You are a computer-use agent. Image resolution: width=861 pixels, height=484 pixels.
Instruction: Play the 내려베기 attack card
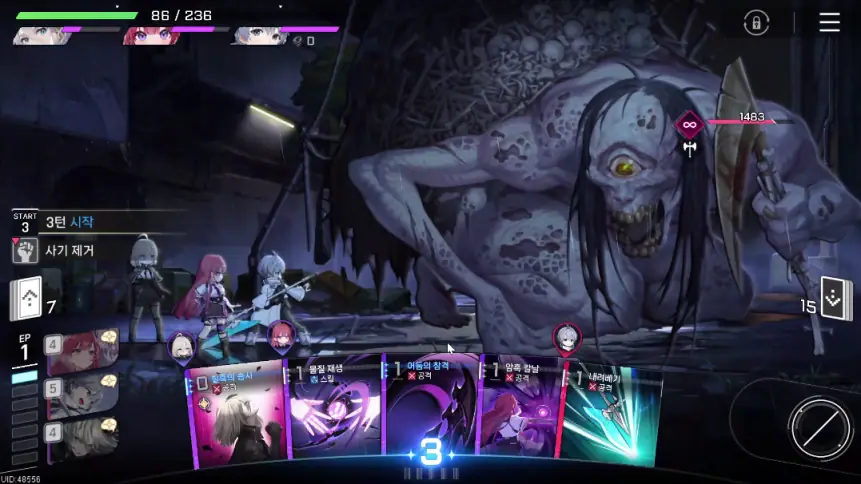[612, 415]
